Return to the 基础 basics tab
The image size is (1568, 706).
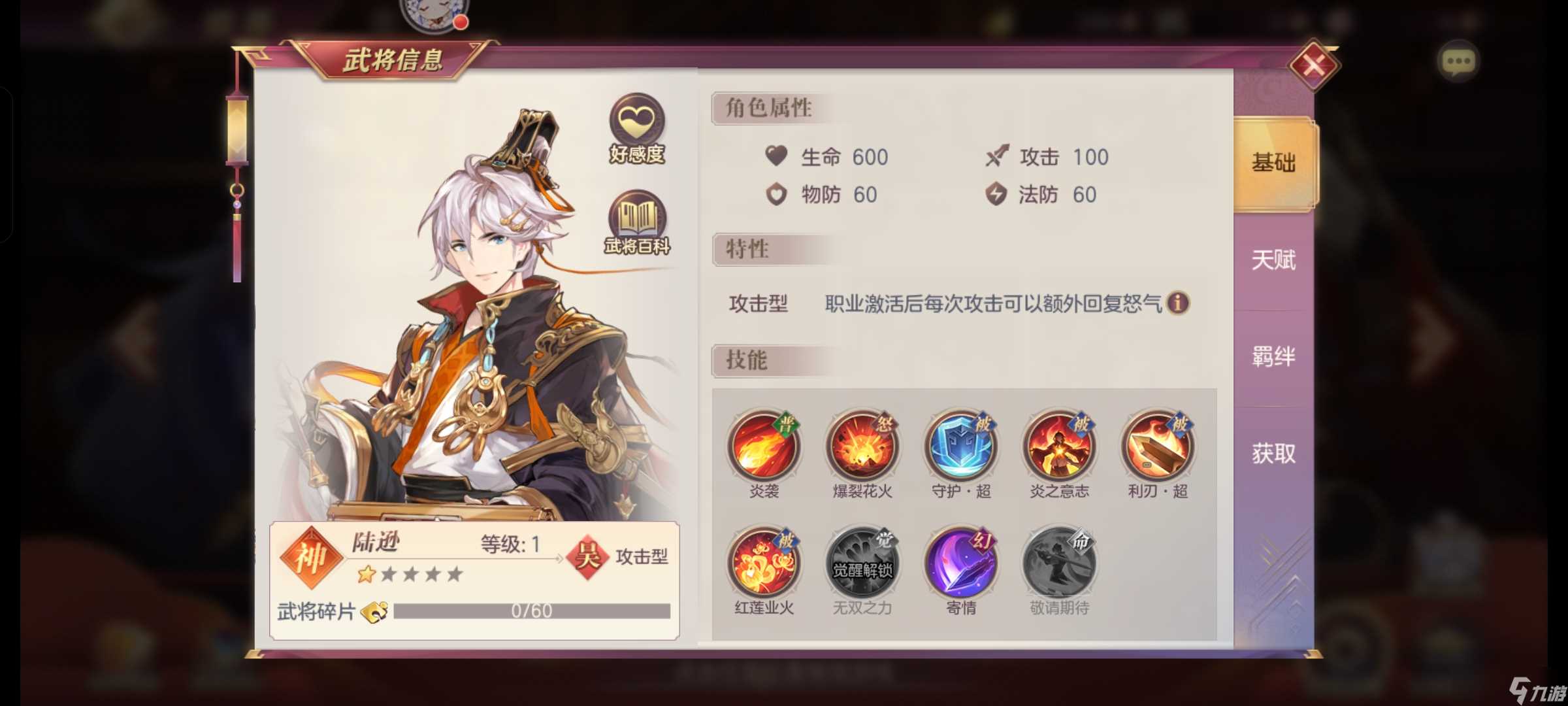1272,164
